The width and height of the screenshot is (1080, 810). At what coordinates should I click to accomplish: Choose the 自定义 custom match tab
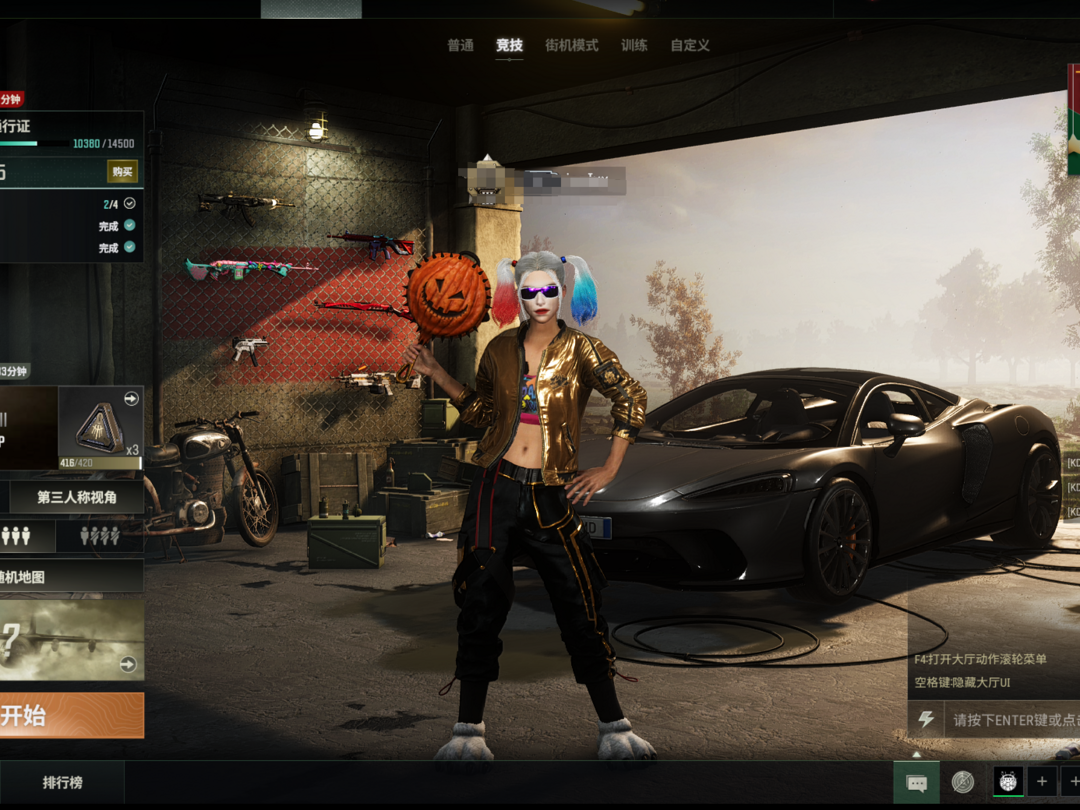tap(690, 46)
